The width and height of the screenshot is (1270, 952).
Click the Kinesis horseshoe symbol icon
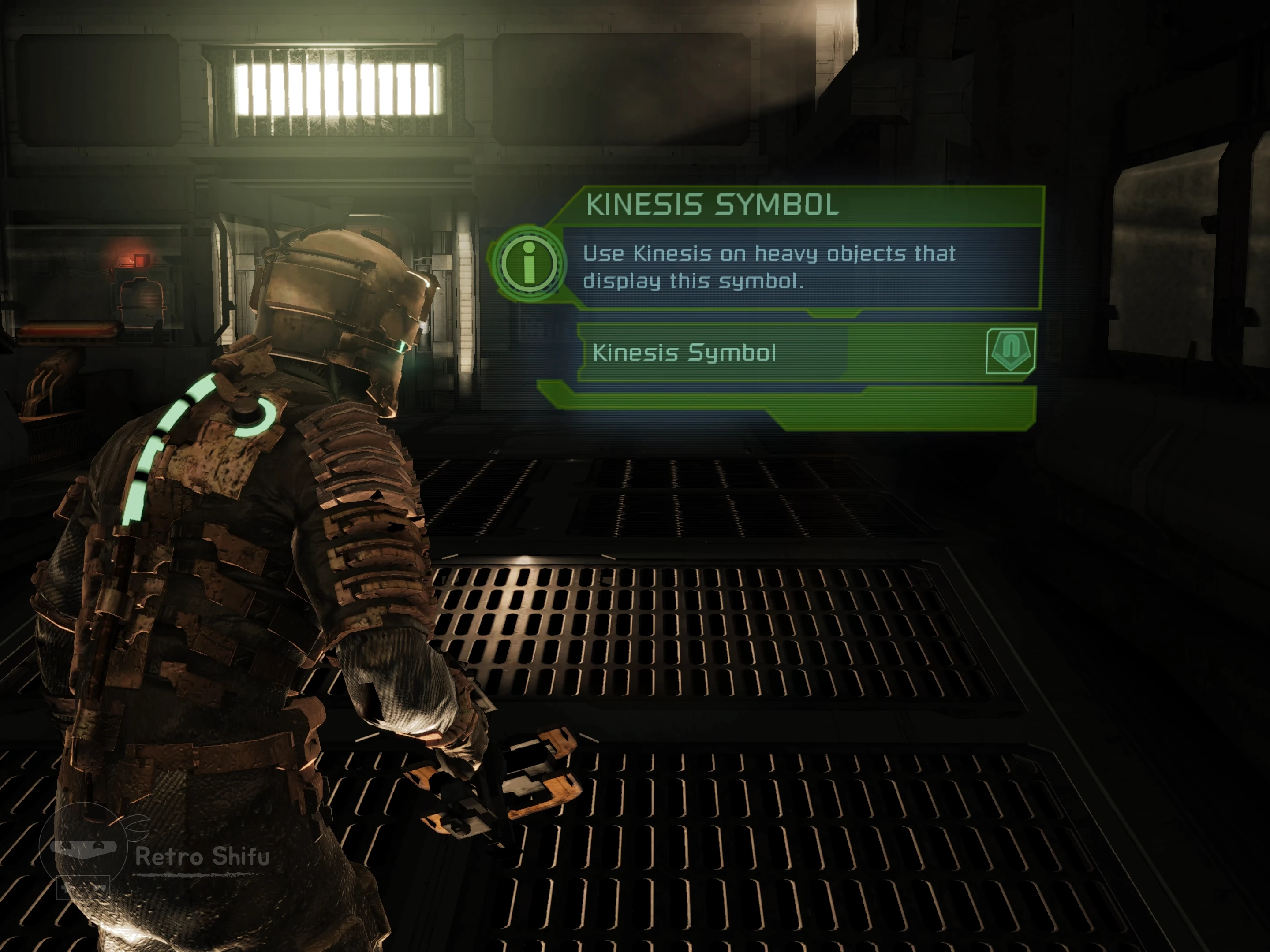pyautogui.click(x=1011, y=351)
